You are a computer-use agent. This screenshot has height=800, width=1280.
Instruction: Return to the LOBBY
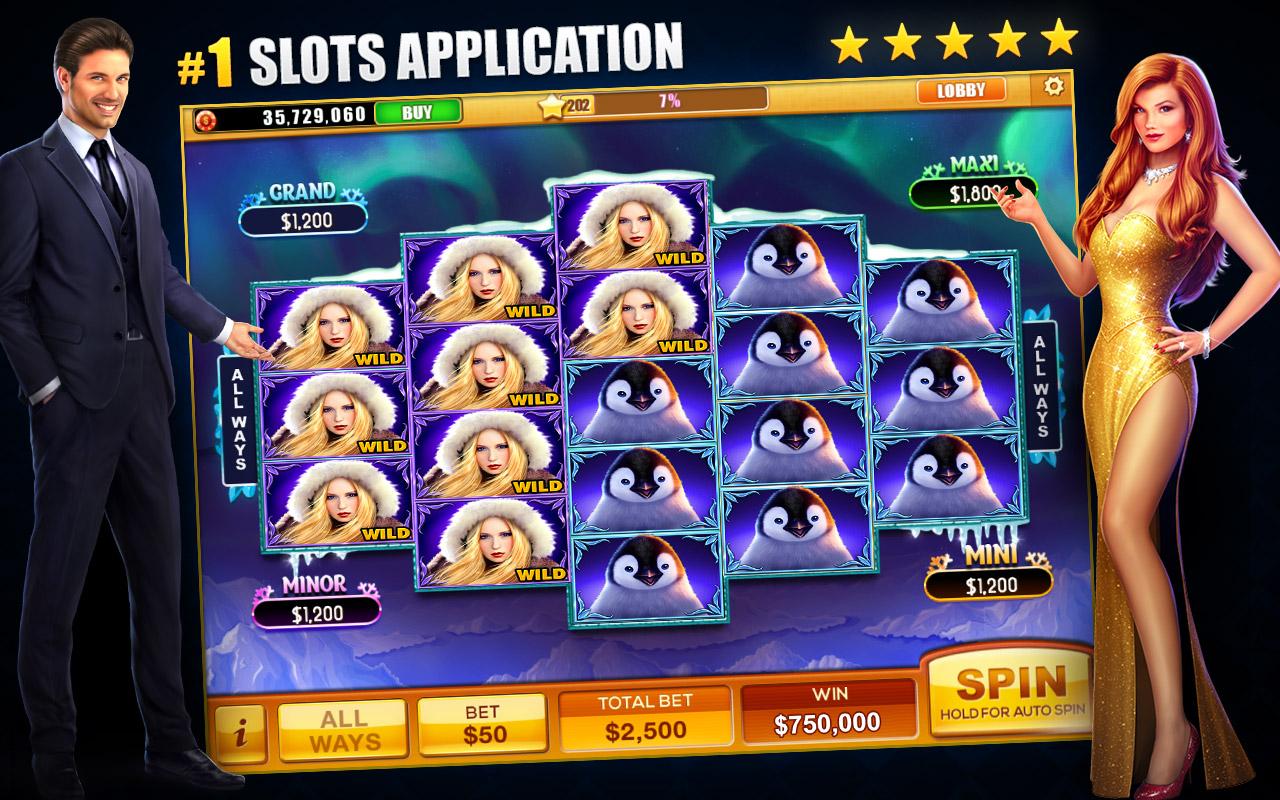tap(960, 90)
